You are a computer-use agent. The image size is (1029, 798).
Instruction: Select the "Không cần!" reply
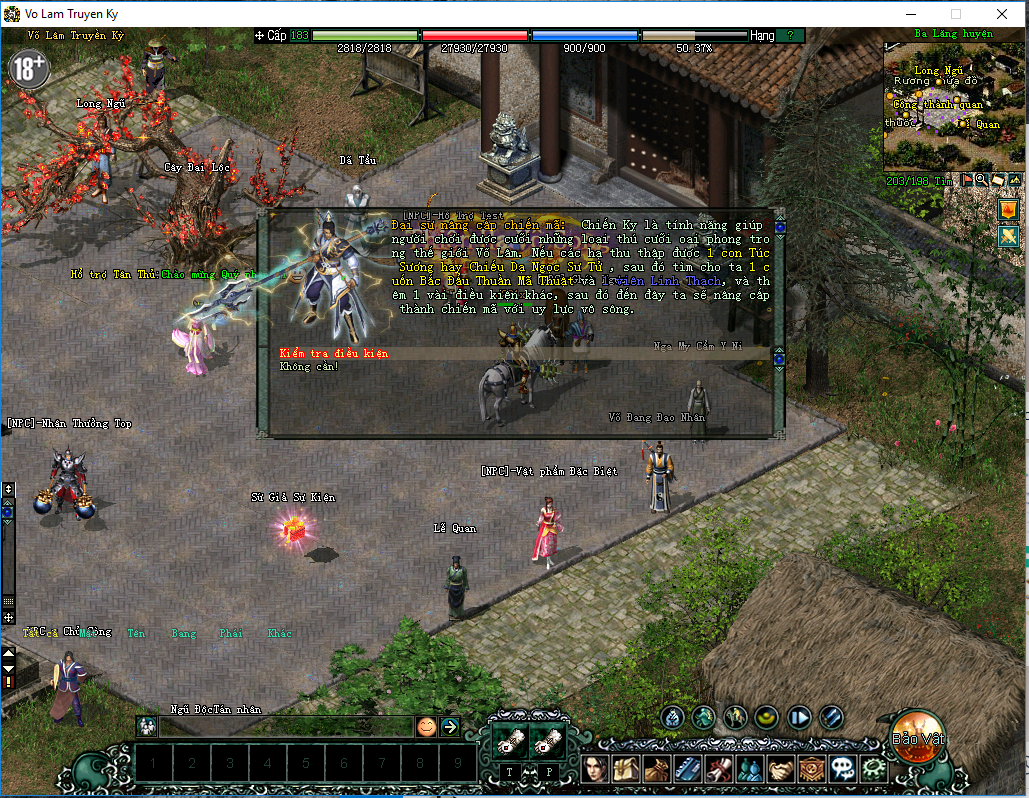click(x=310, y=367)
